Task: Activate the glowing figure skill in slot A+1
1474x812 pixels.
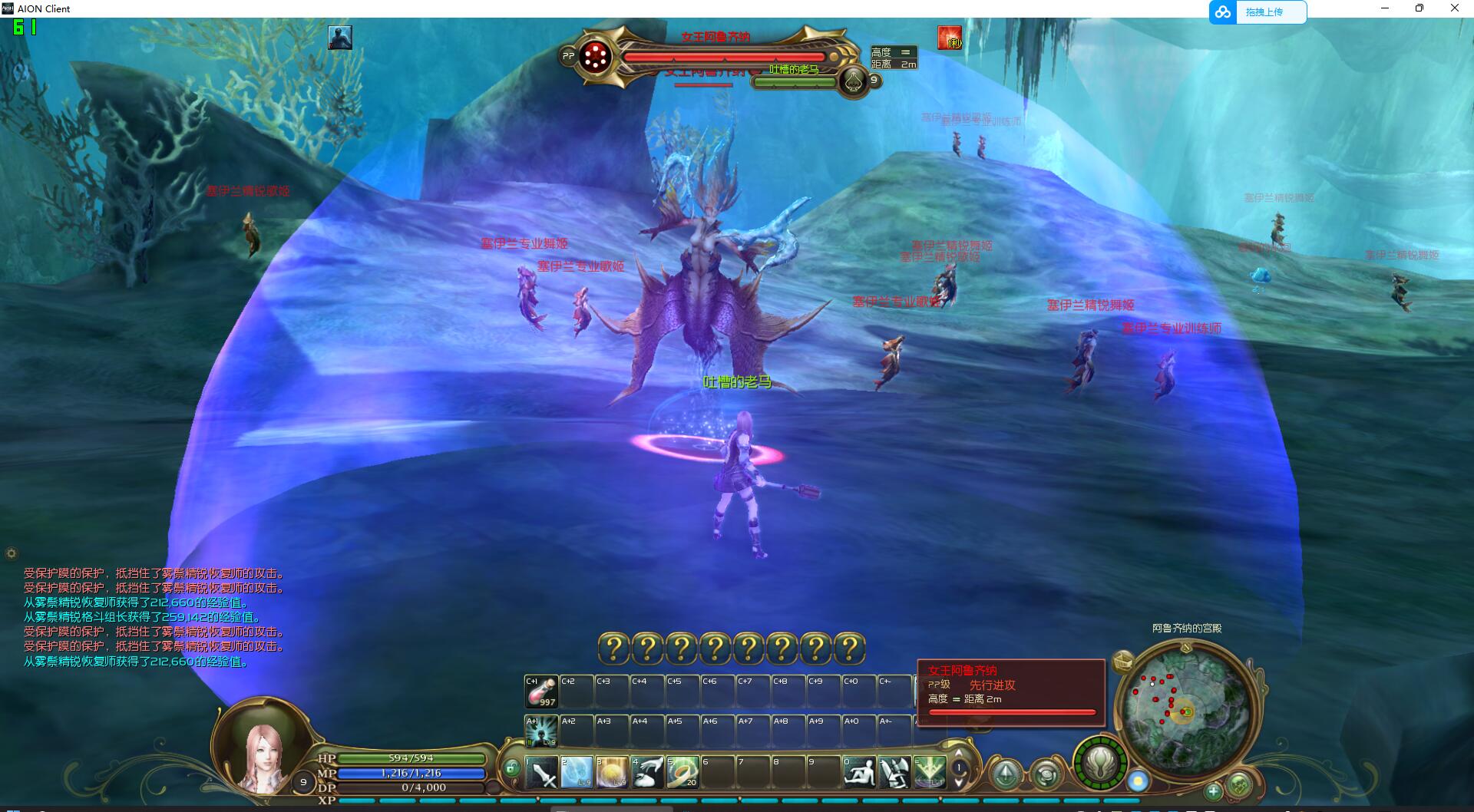Action: coord(540,731)
